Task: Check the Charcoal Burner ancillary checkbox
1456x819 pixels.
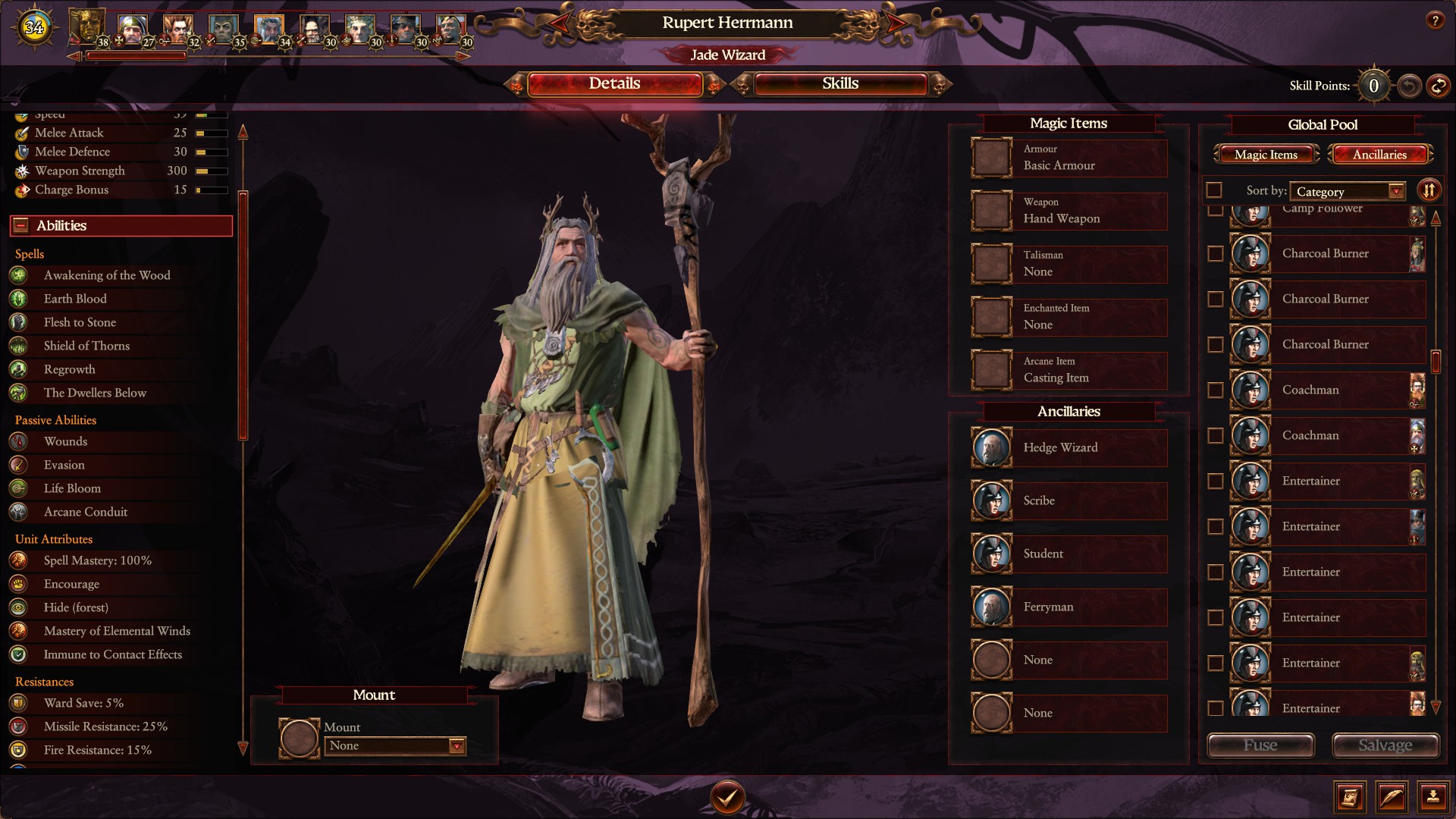Action: coord(1216,254)
